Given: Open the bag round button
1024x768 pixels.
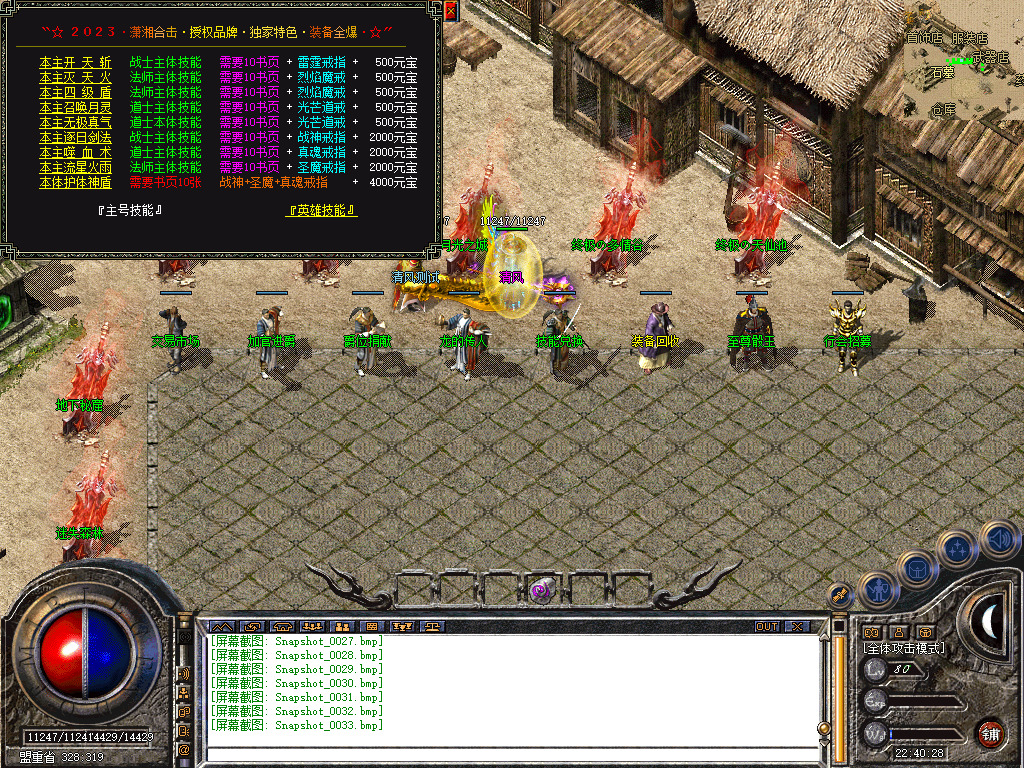Looking at the screenshot, I should click(x=917, y=570).
